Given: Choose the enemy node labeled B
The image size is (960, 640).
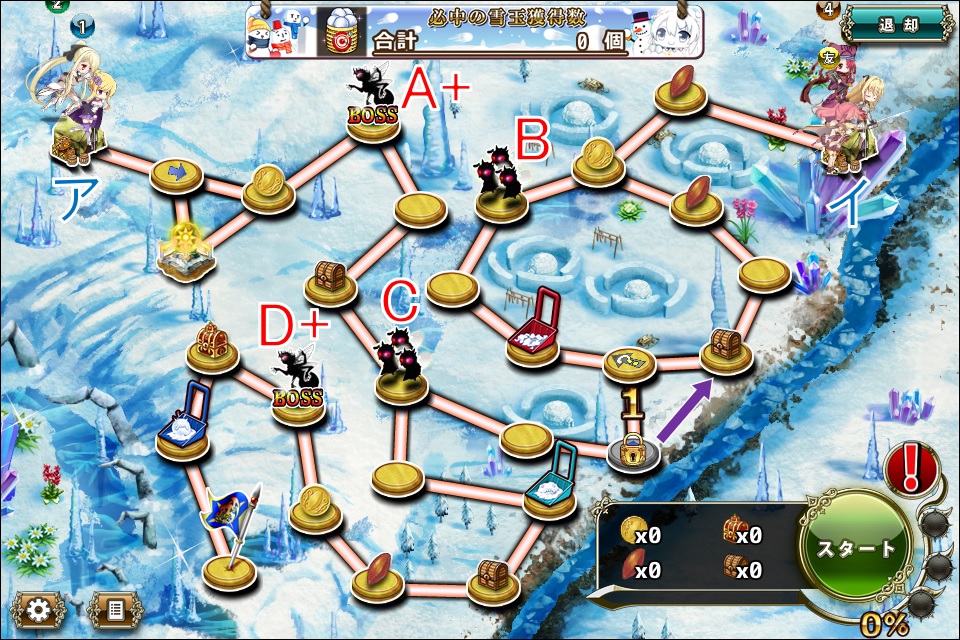Looking at the screenshot, I should coord(502,190).
